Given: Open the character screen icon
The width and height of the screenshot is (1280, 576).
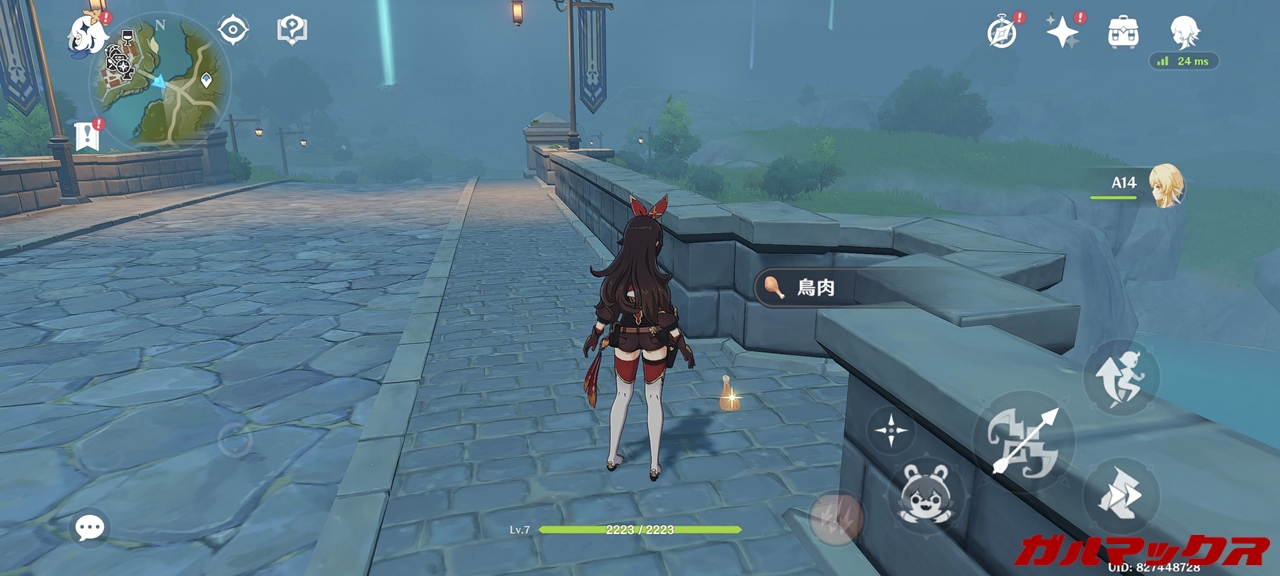Looking at the screenshot, I should [x=1184, y=33].
